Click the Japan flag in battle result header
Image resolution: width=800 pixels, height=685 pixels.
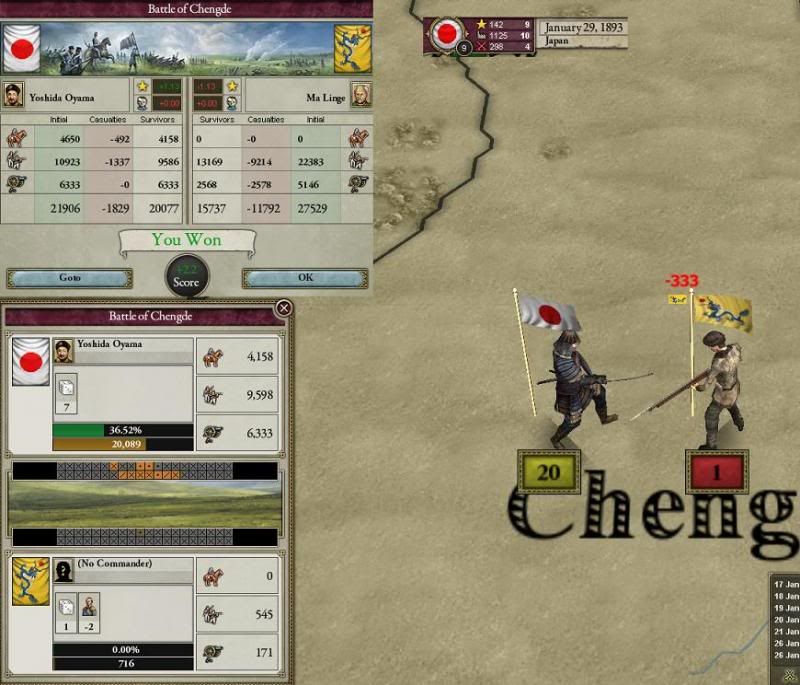(20, 47)
